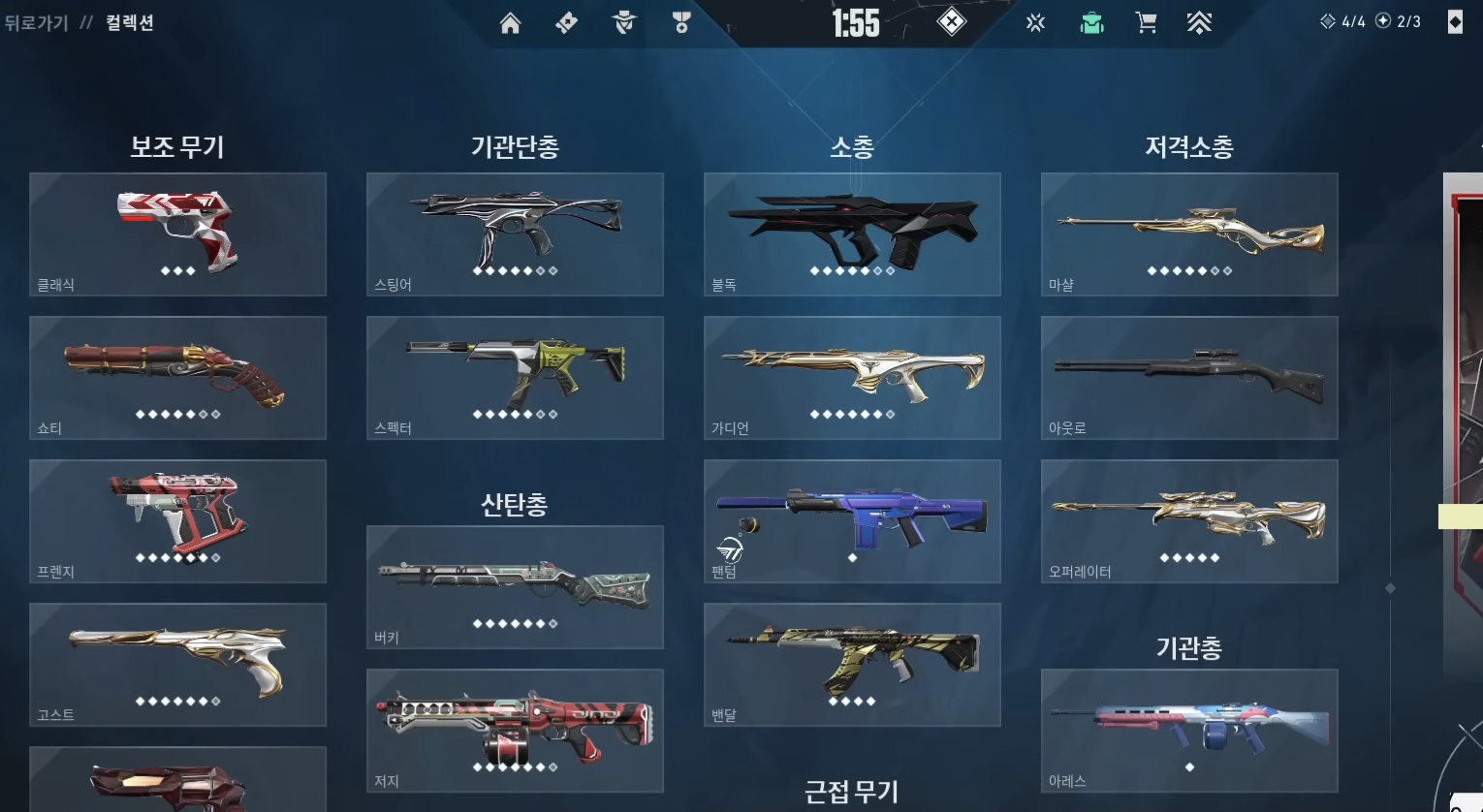Choose the 스팅어 submachine gun tile

[x=515, y=234]
